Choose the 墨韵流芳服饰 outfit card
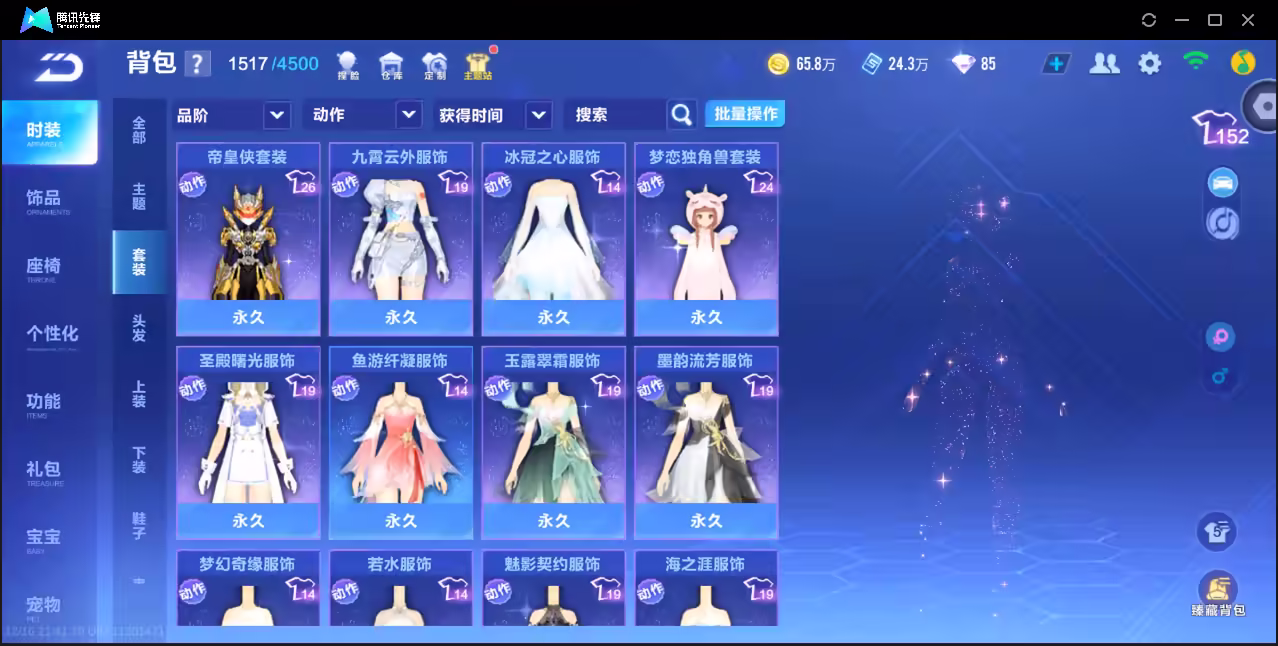Image resolution: width=1278 pixels, height=646 pixels. pyautogui.click(x=706, y=442)
